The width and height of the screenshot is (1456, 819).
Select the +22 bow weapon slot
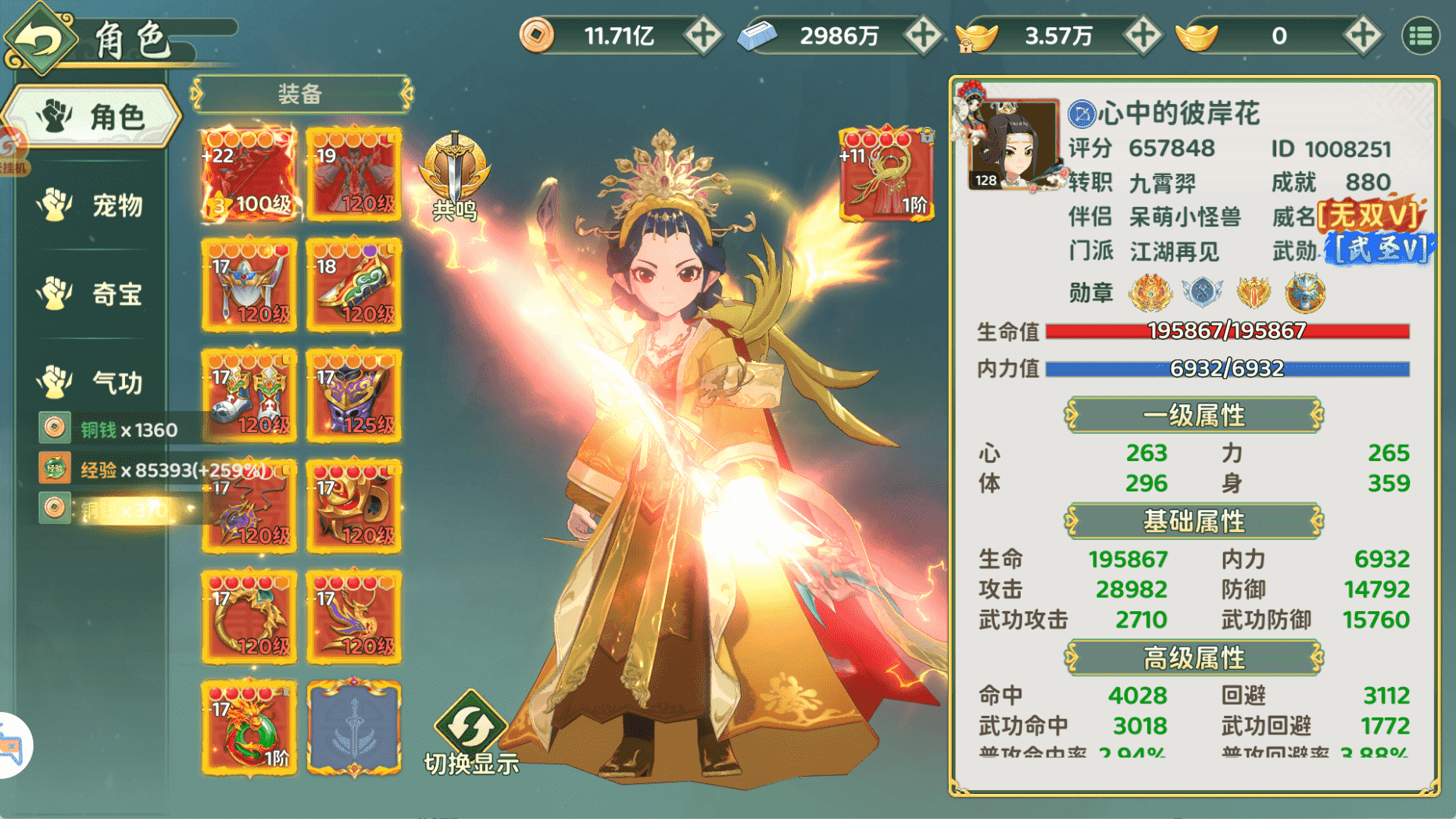(249, 174)
